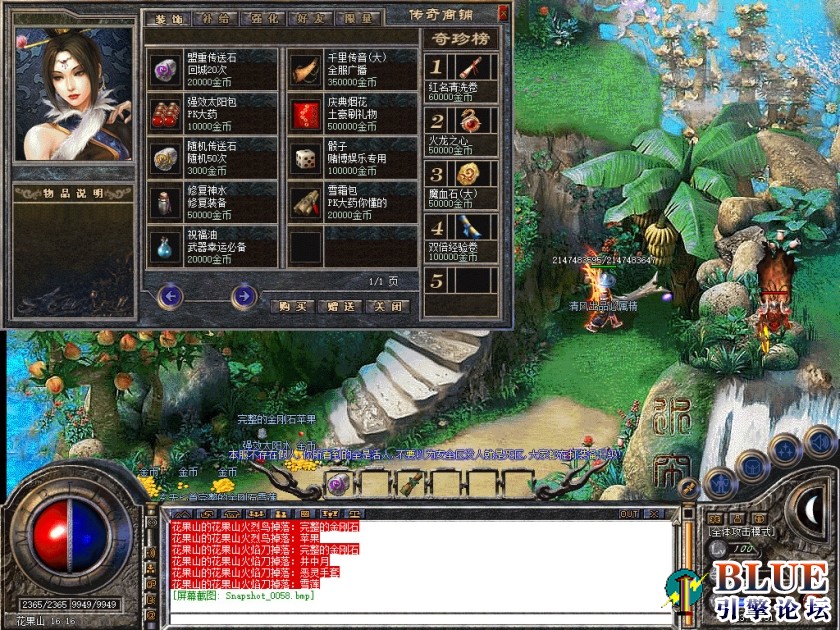Switch to the 装饰 shop tab

click(166, 18)
